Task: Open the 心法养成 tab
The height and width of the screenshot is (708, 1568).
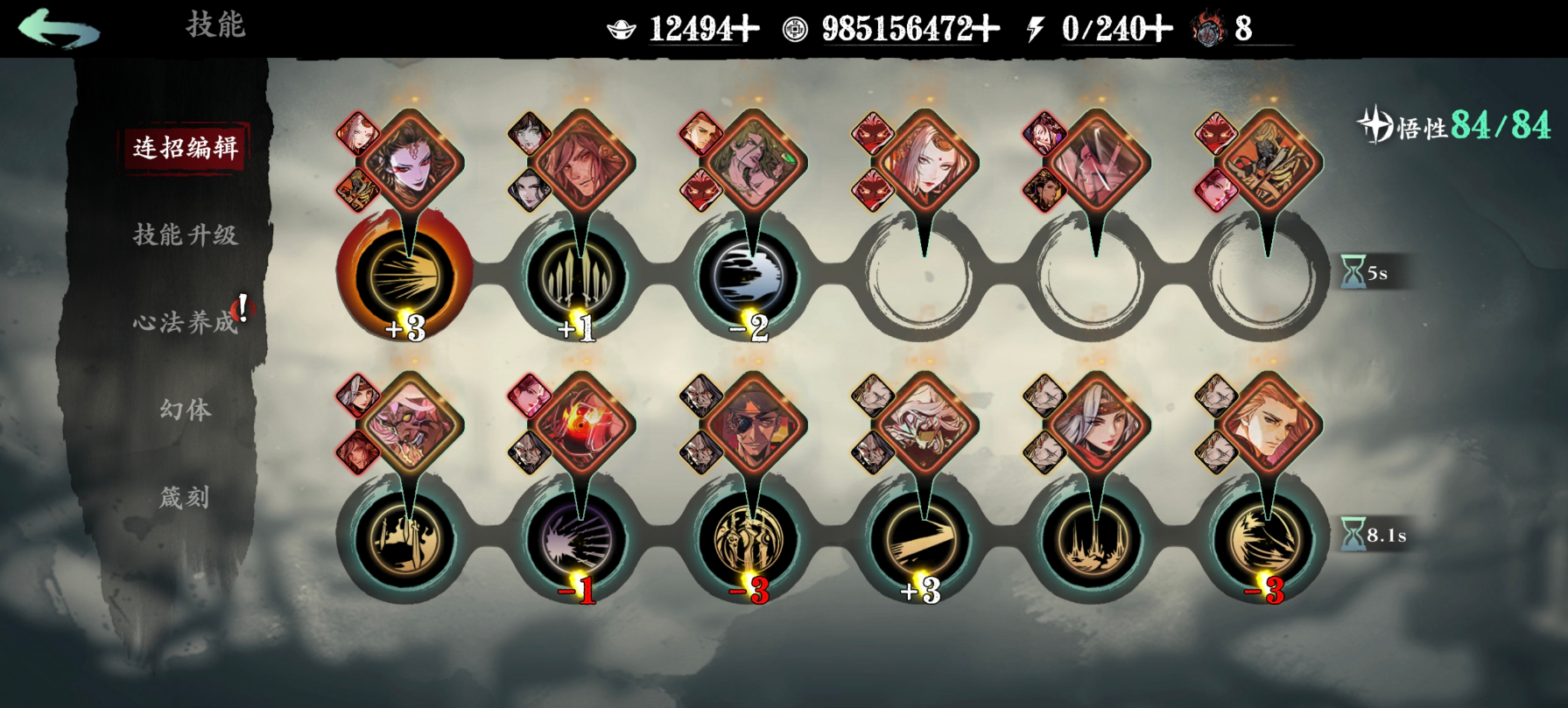Action: [185, 322]
